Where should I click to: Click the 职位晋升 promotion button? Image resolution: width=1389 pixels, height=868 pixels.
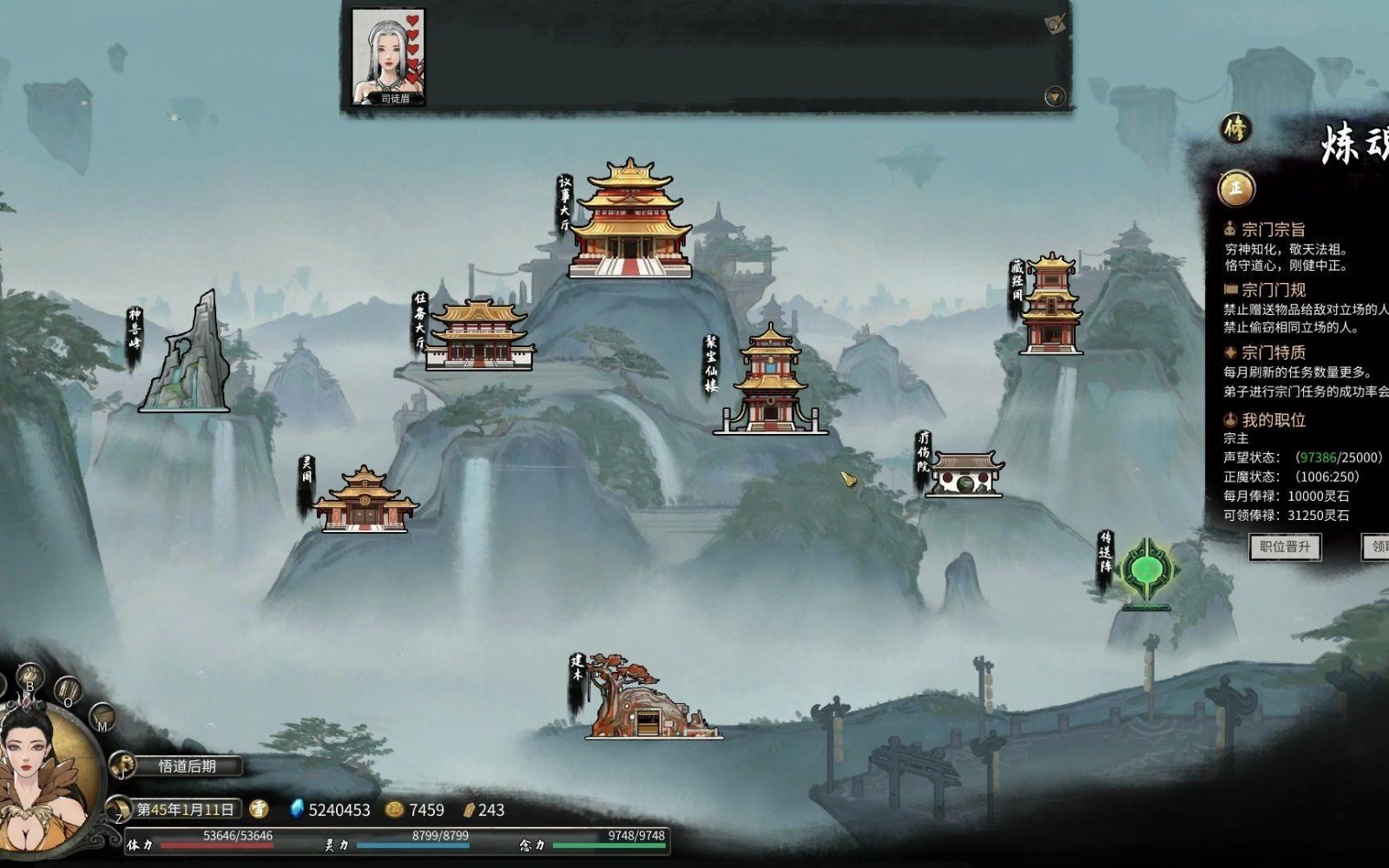[x=1285, y=547]
